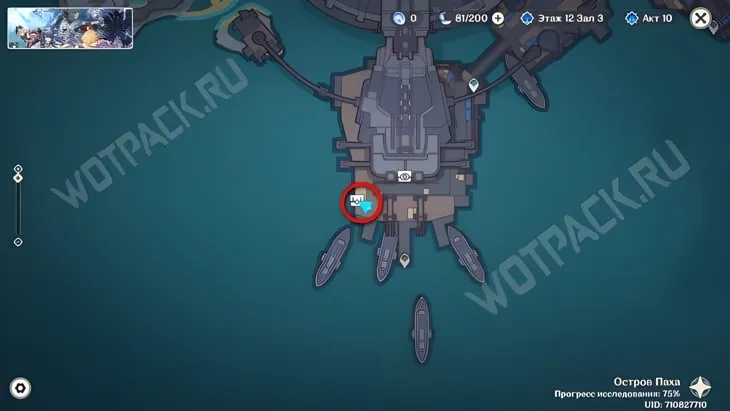Image resolution: width=730 pixels, height=411 pixels.
Task: Zoom in with the slider's top button
Action: click(18, 169)
